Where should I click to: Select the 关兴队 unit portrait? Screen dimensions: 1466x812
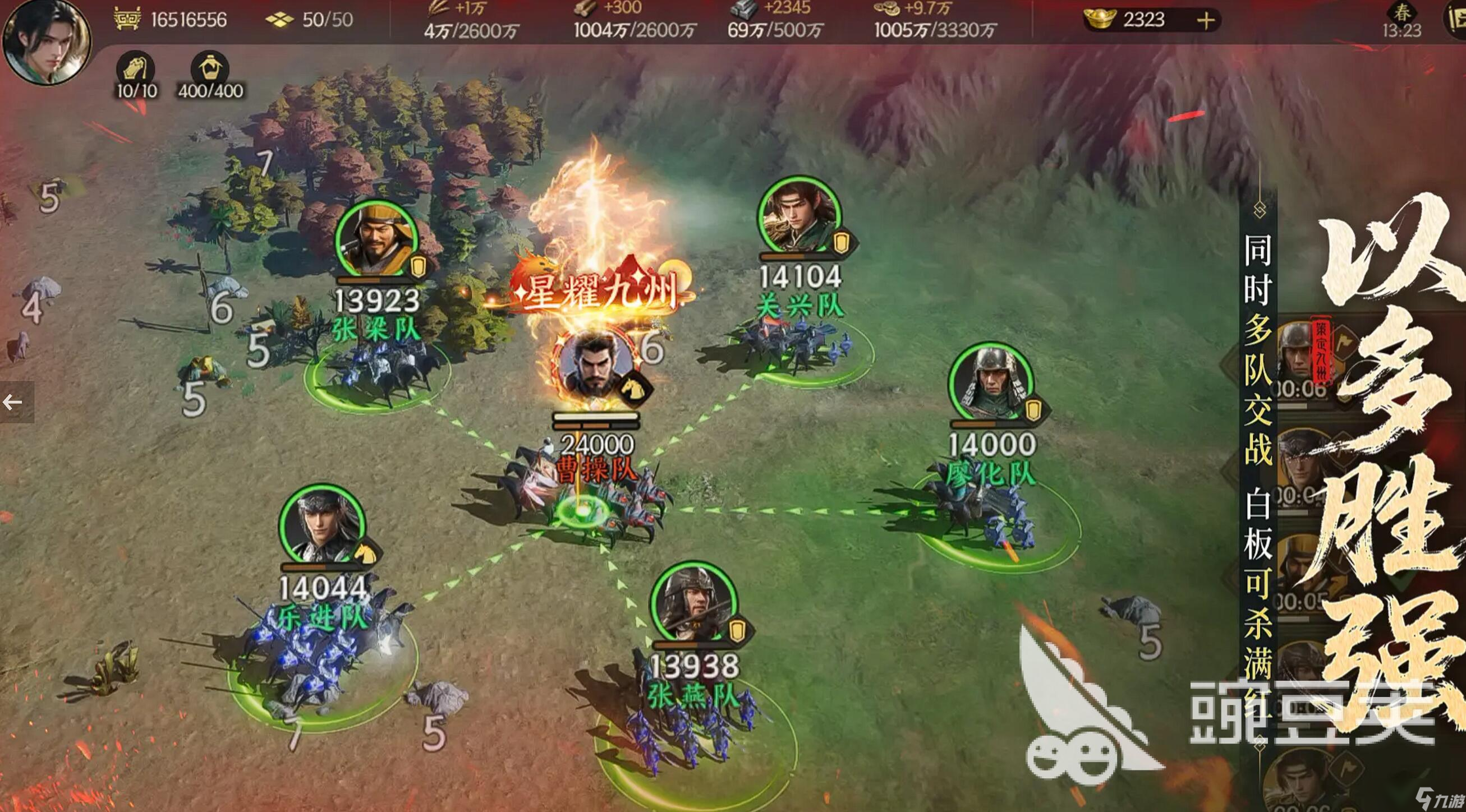click(798, 215)
